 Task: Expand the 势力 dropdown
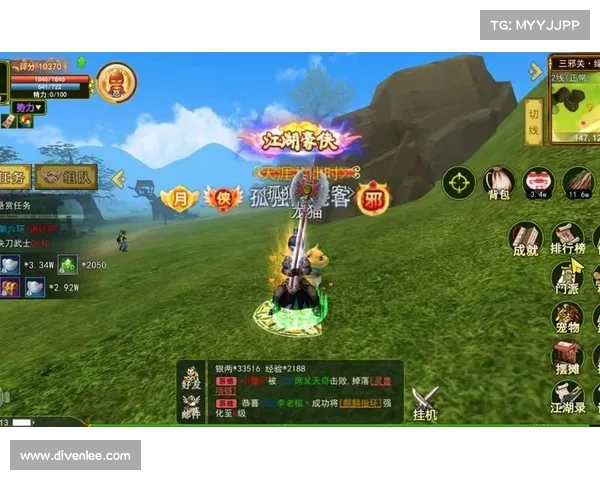coord(29,107)
